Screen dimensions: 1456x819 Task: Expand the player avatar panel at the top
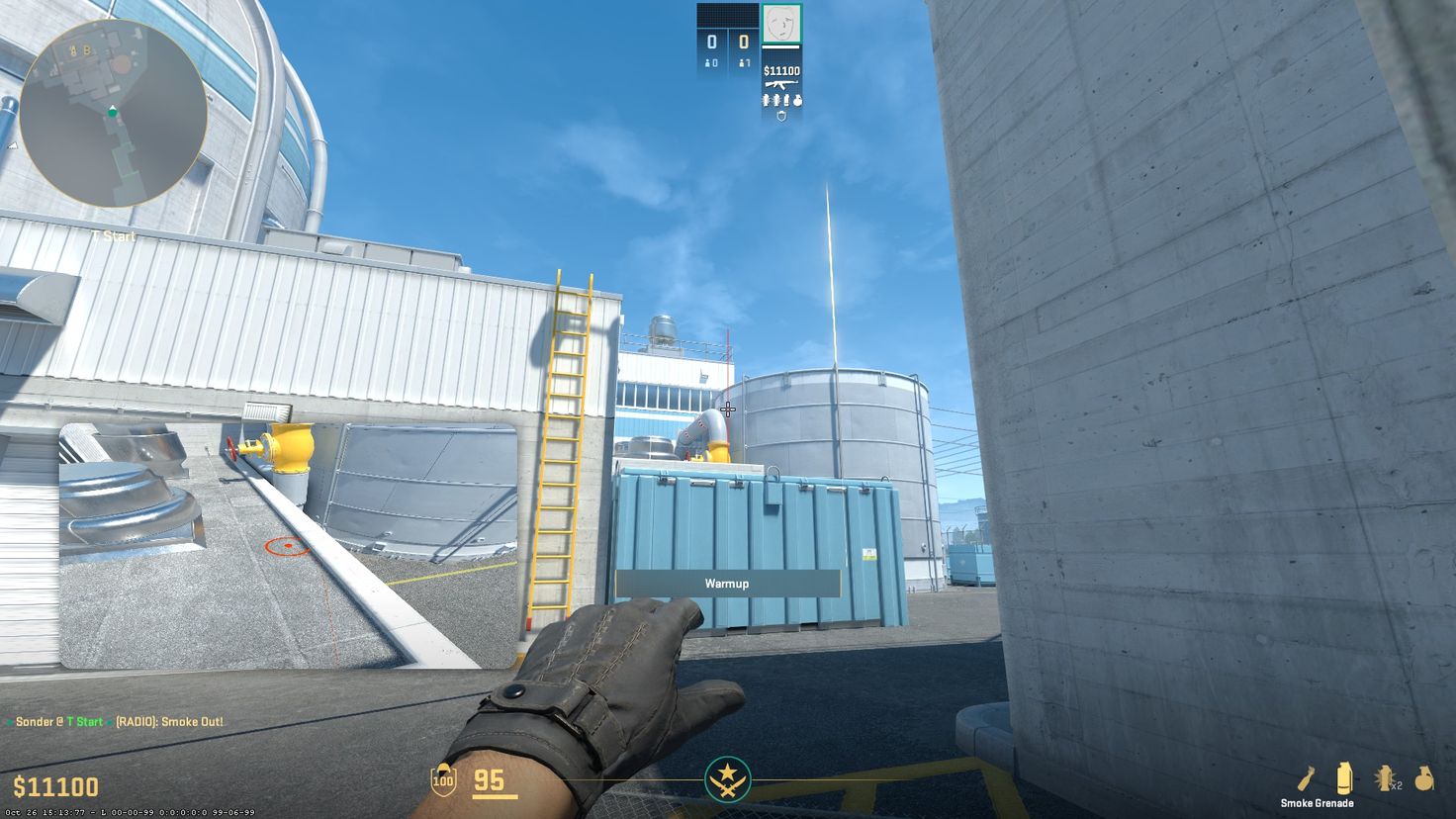click(x=781, y=24)
